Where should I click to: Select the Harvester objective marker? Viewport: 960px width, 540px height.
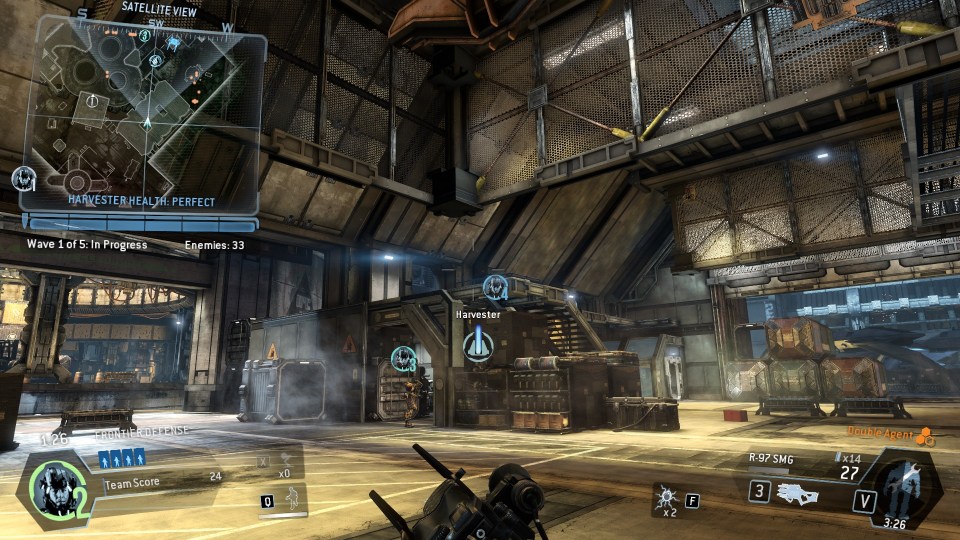(x=478, y=346)
